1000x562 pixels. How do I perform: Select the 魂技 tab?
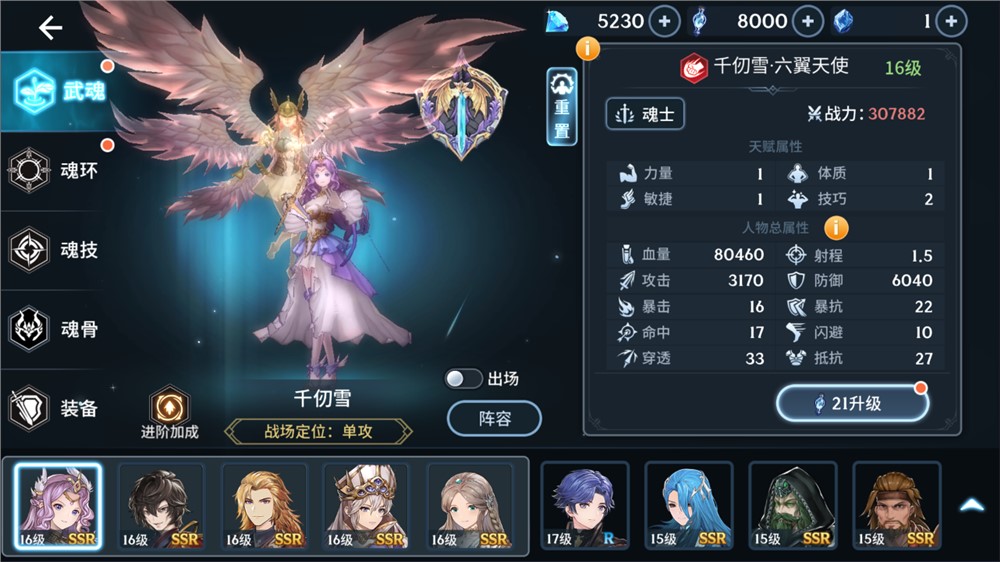pyautogui.click(x=58, y=250)
